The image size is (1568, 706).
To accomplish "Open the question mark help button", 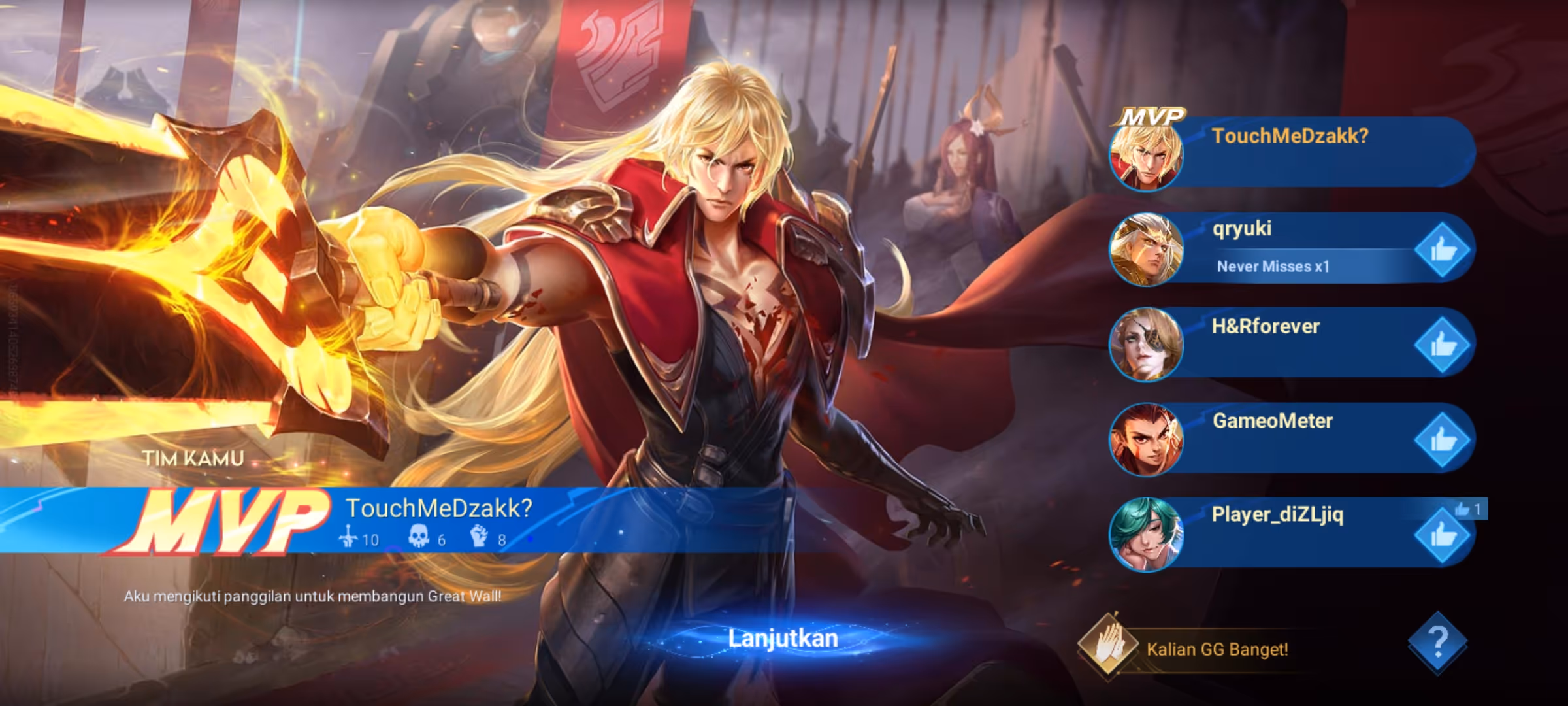I will (x=1437, y=643).
